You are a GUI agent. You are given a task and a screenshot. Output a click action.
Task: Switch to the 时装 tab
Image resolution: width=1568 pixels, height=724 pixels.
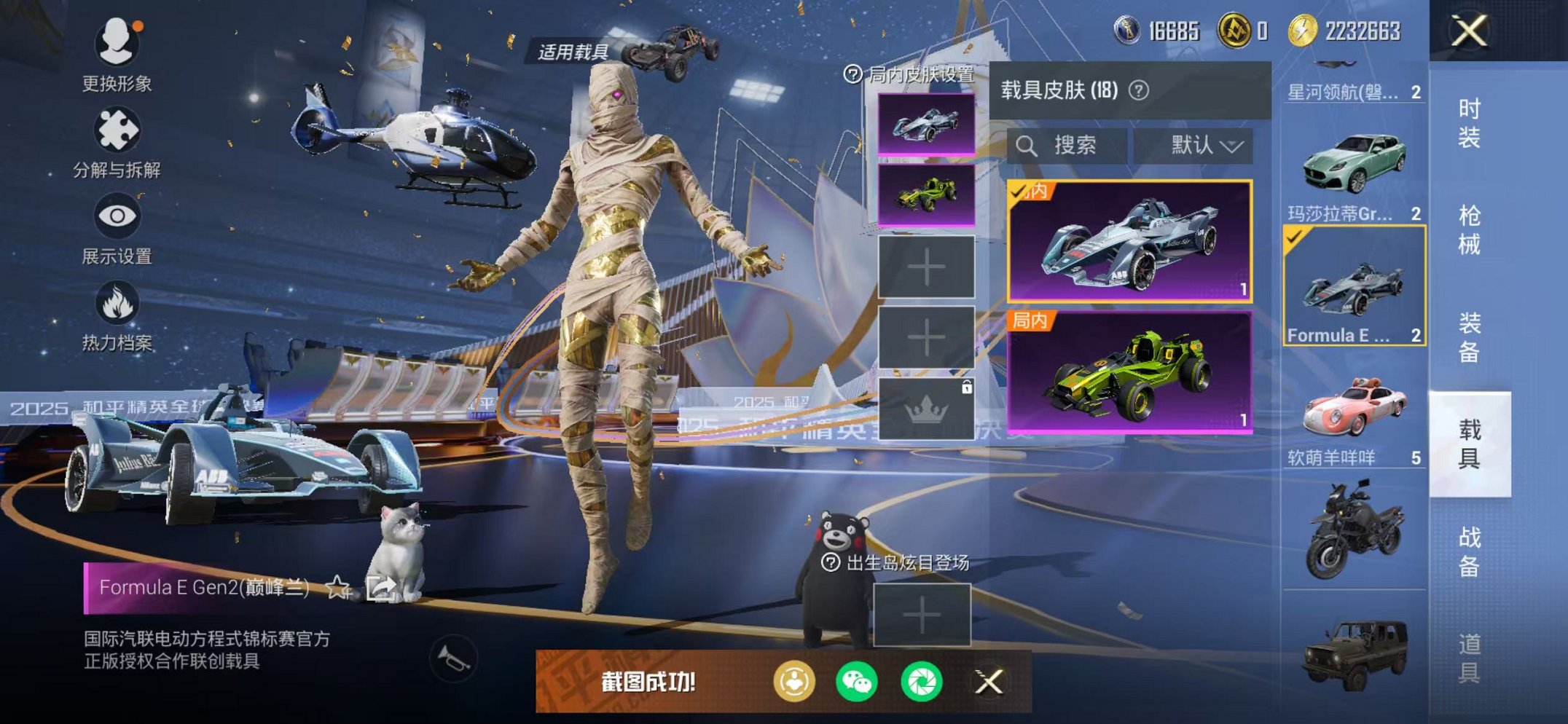(1468, 122)
